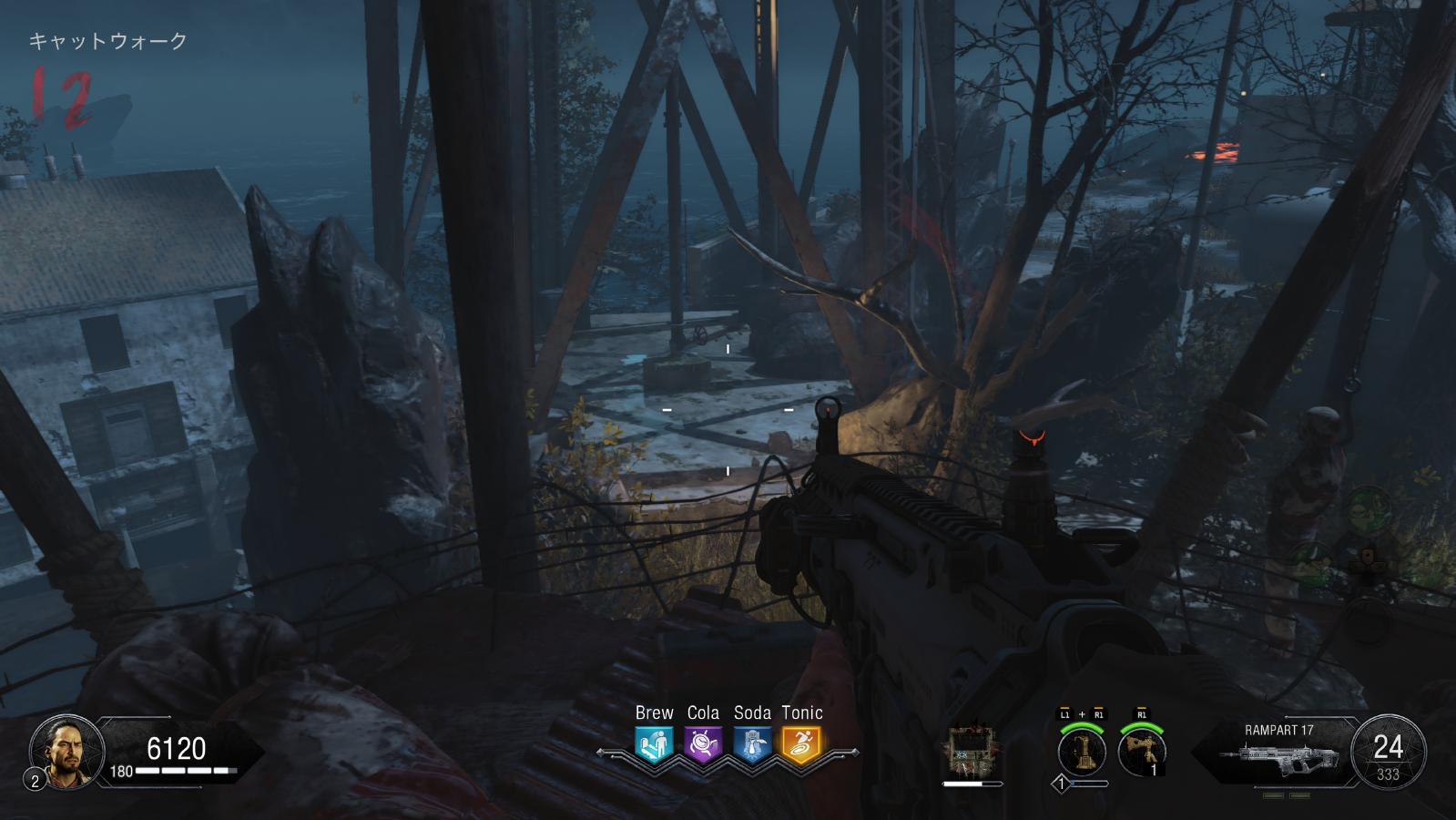Activate the orange Tonic perk icon
Screen dimensions: 1456x820
tap(801, 744)
